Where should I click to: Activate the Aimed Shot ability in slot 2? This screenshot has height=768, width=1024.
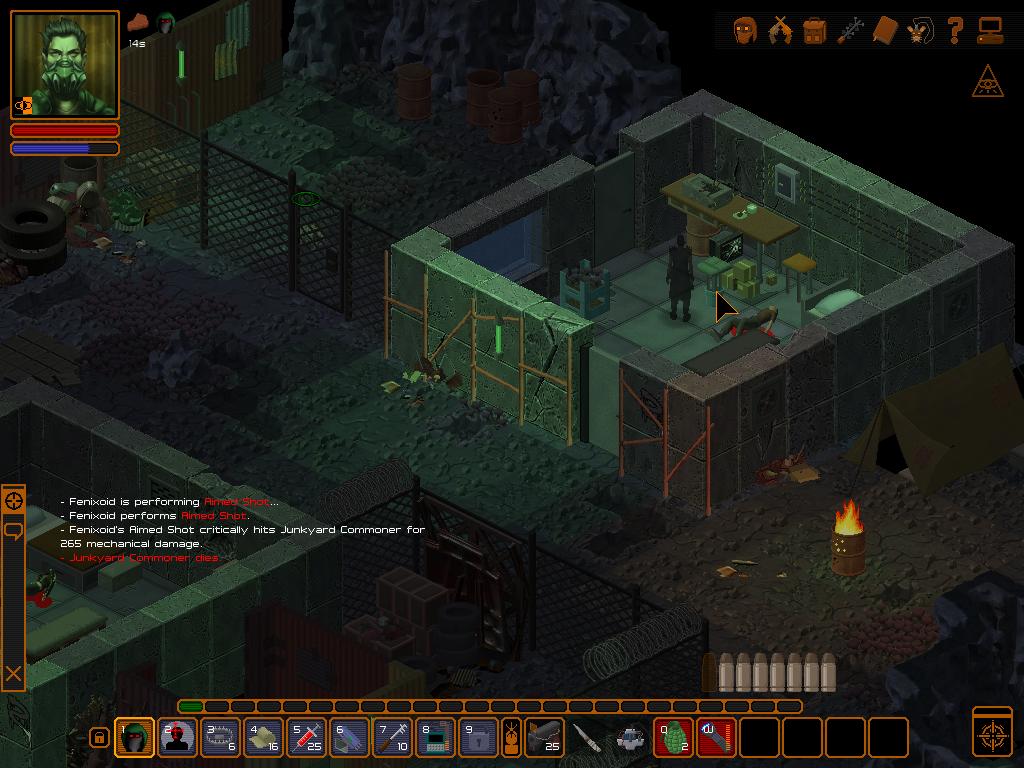[x=178, y=738]
